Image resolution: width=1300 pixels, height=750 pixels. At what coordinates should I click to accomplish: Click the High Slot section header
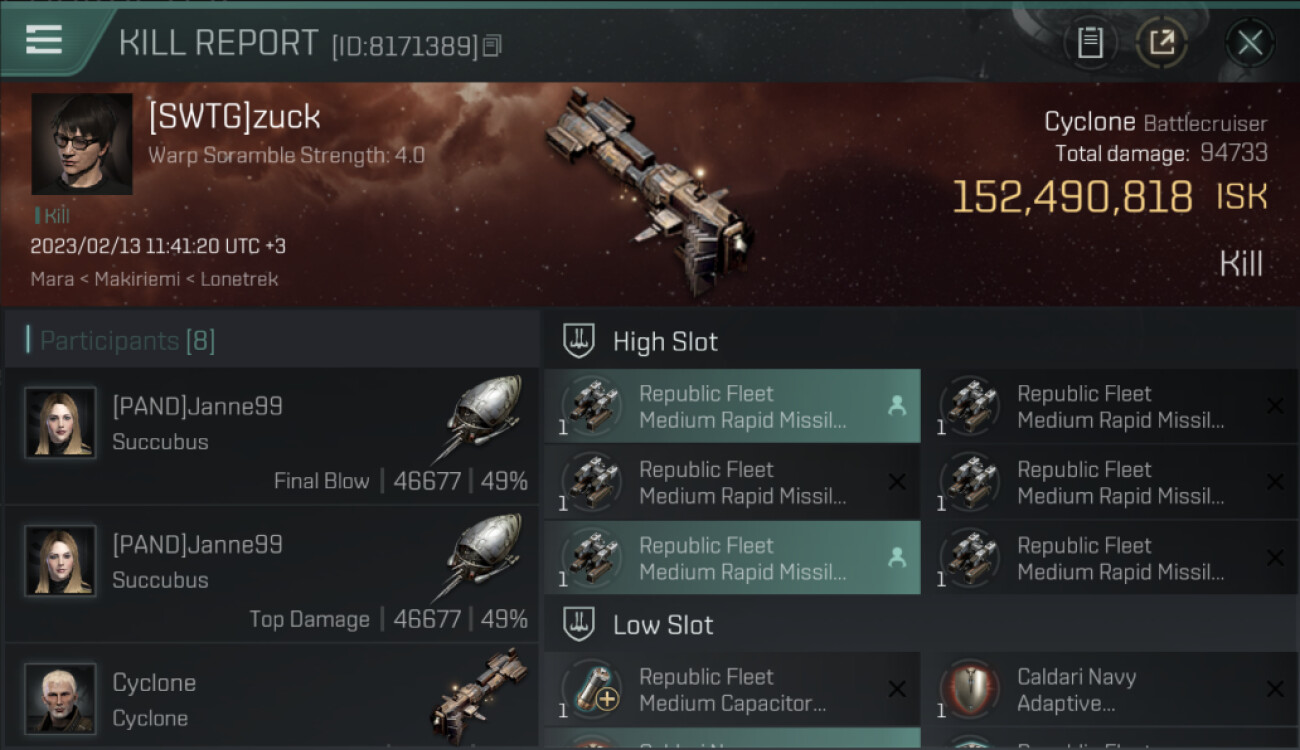coord(665,342)
